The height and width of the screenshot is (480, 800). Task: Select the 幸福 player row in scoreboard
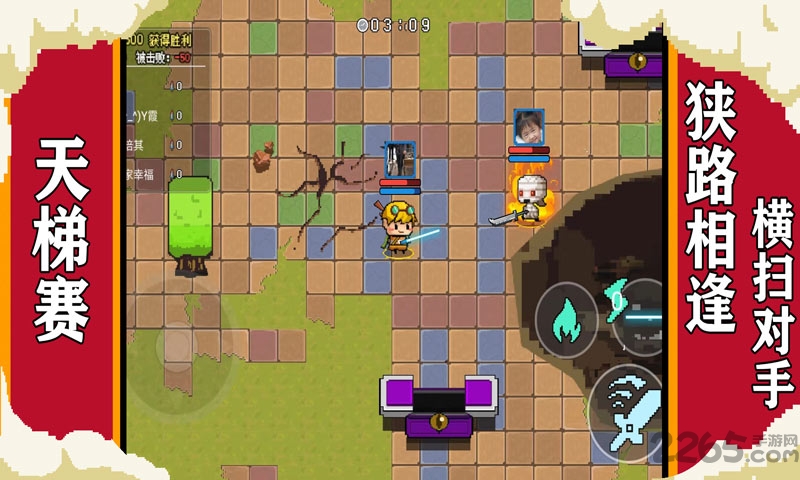[152, 171]
